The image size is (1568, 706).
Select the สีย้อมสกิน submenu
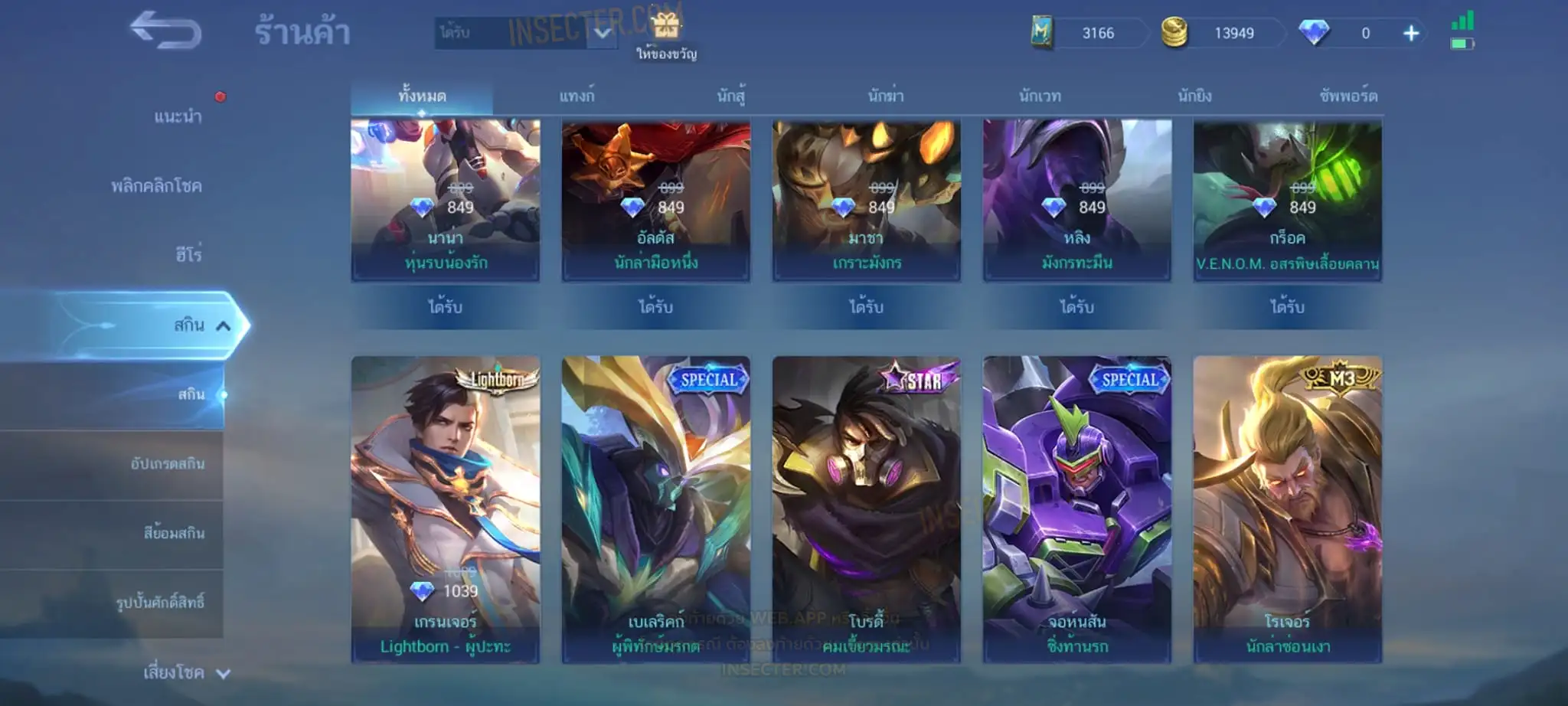[x=174, y=533]
